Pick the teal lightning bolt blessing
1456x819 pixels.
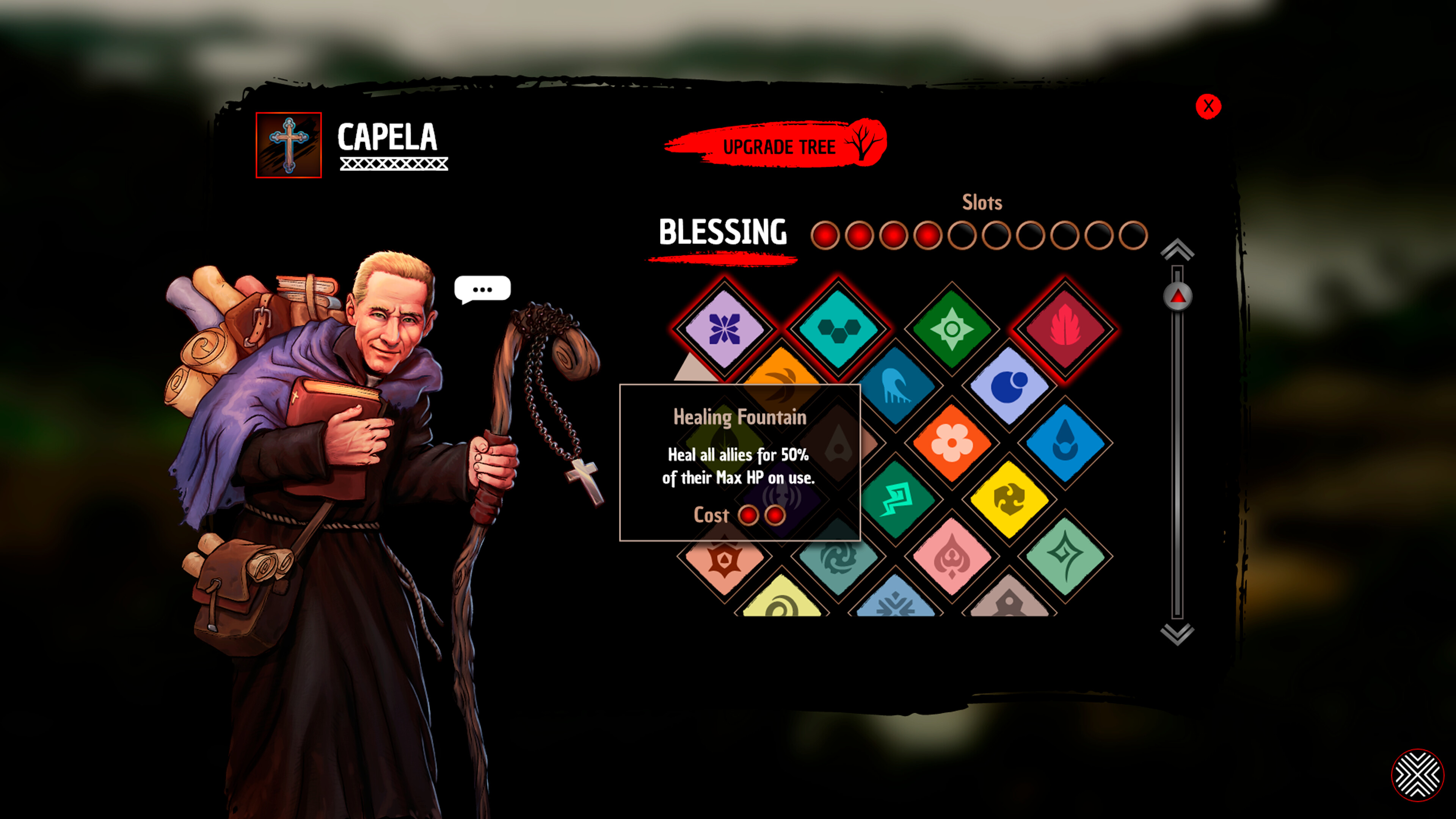(897, 500)
